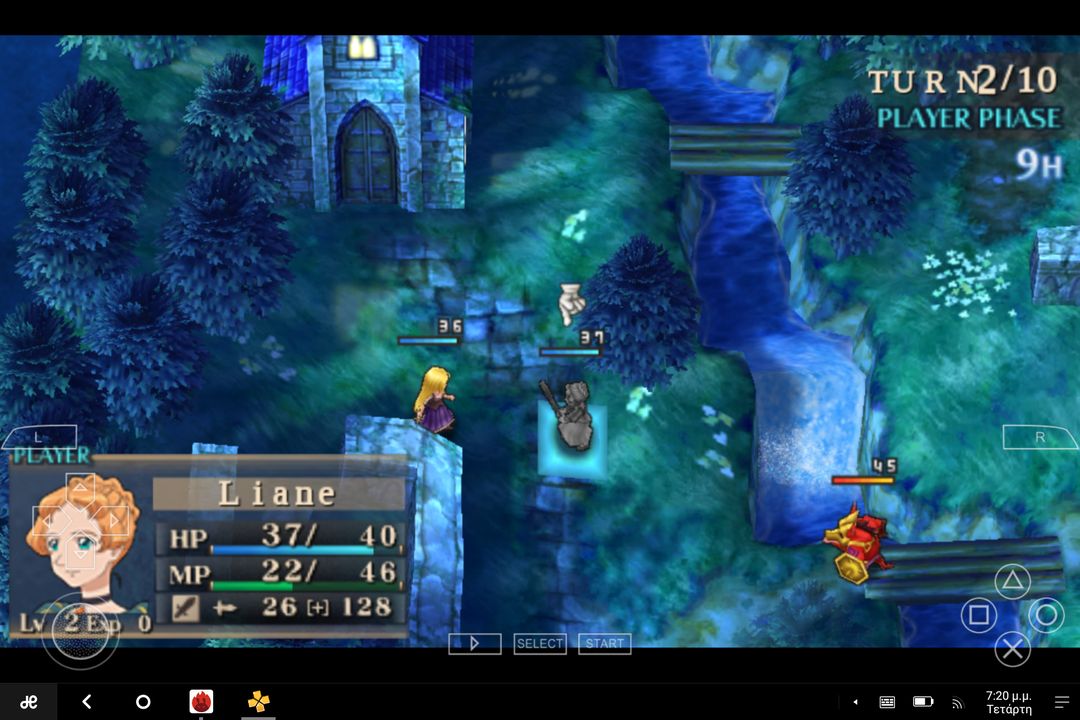Tap the SELECT touch button
The height and width of the screenshot is (720, 1080).
(x=540, y=644)
